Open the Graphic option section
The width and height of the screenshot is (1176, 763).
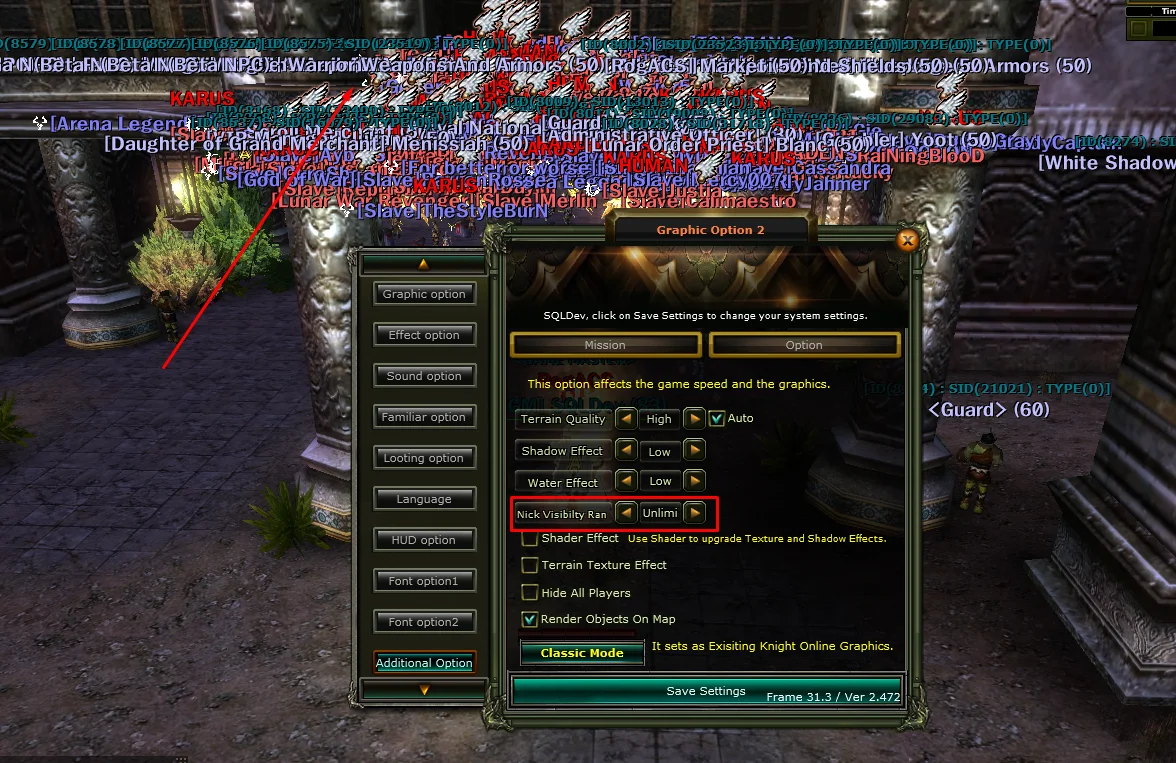424,294
